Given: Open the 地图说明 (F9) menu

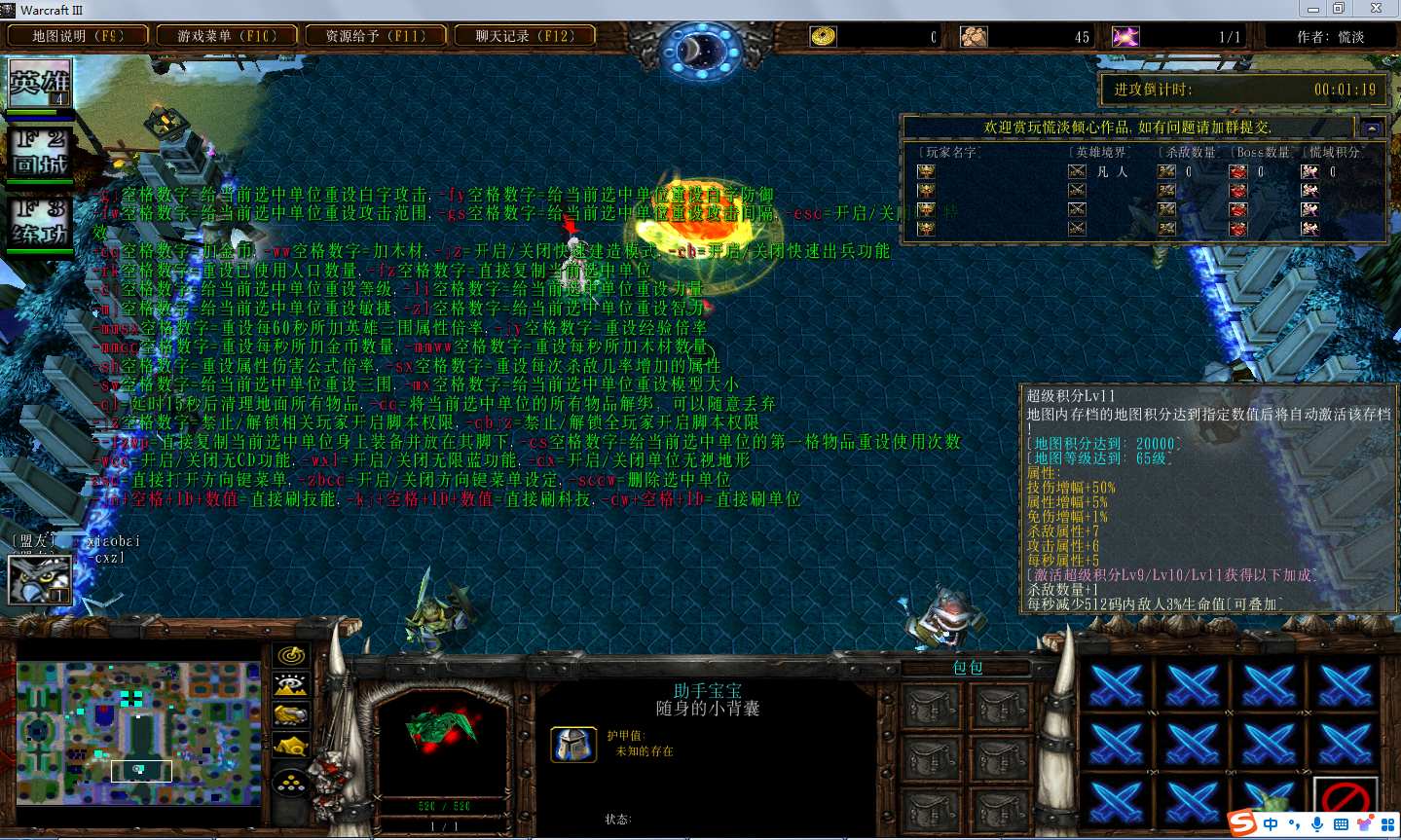Looking at the screenshot, I should [x=78, y=36].
